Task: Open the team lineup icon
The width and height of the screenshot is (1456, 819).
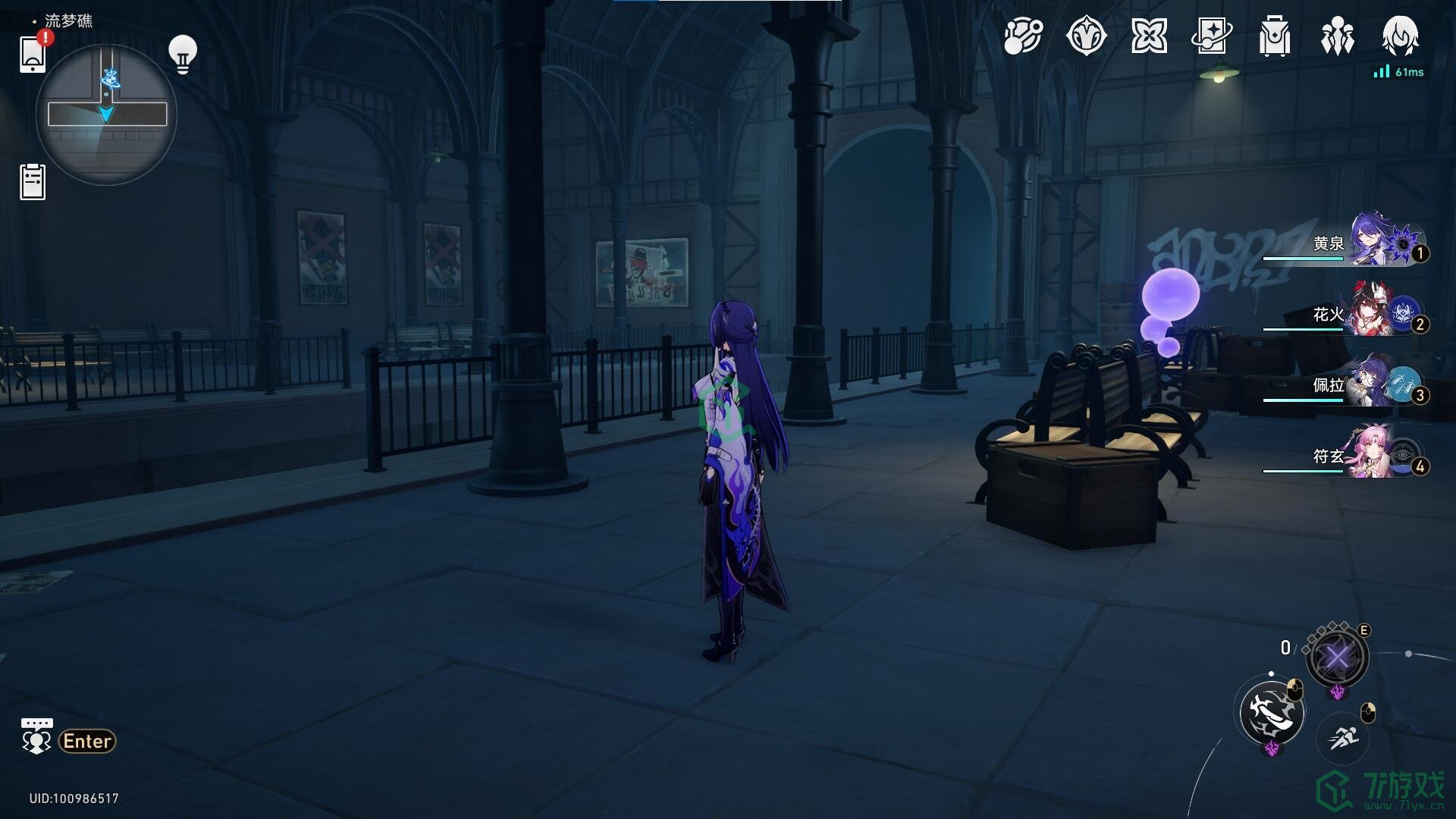Action: click(x=1337, y=36)
